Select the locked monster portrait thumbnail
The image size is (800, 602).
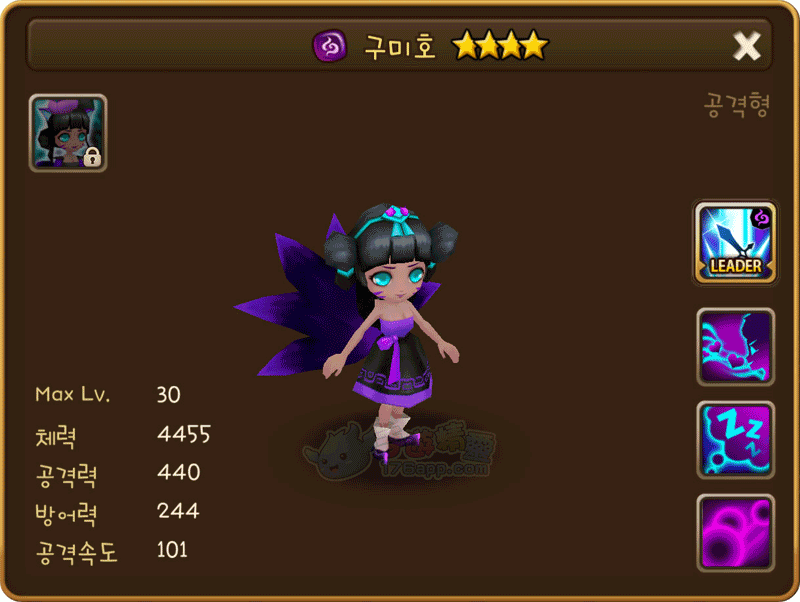pos(68,133)
